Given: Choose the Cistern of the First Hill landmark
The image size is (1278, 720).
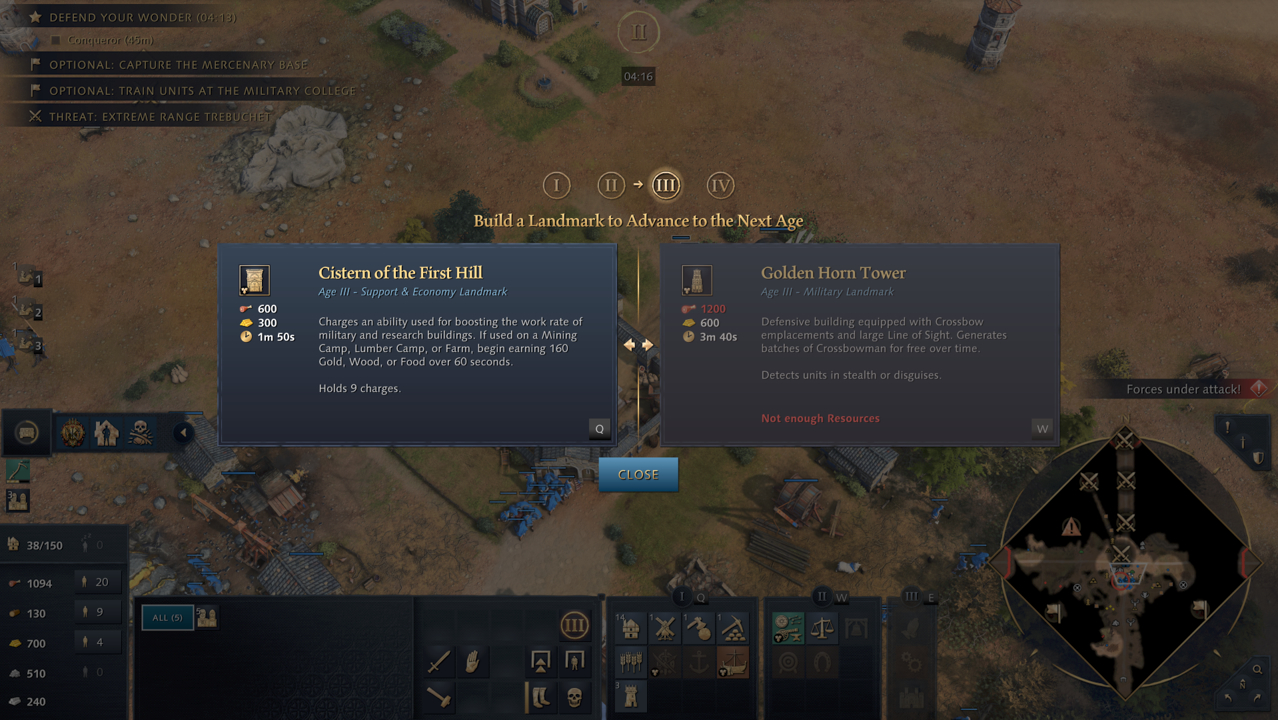Looking at the screenshot, I should 417,344.
